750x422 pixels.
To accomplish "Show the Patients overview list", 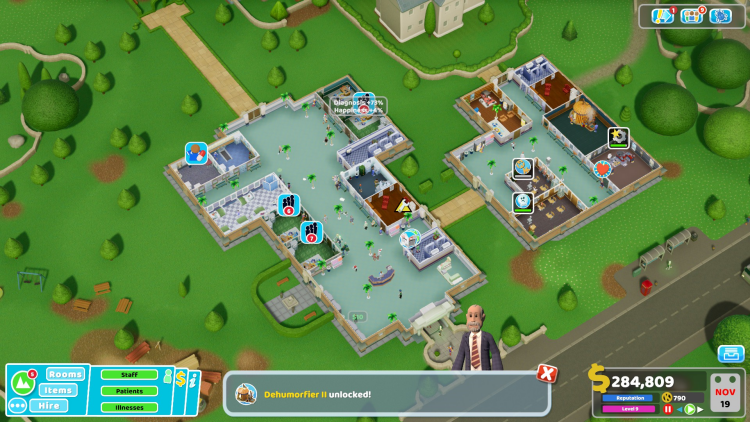I will [x=129, y=391].
